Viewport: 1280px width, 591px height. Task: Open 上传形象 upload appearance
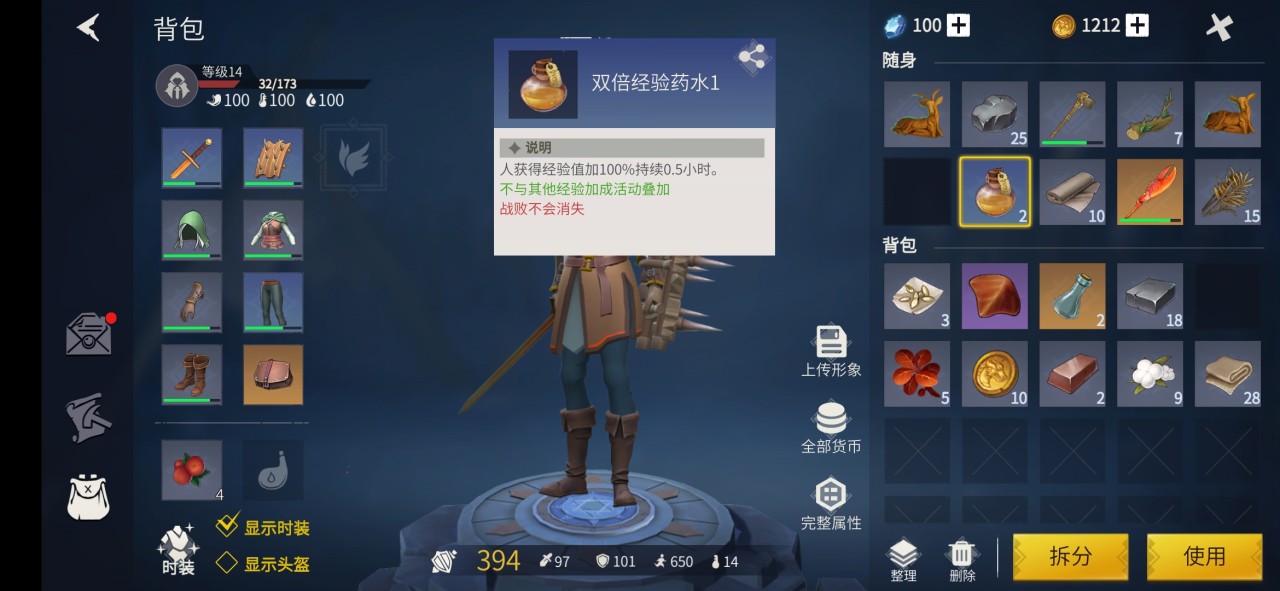click(x=830, y=350)
